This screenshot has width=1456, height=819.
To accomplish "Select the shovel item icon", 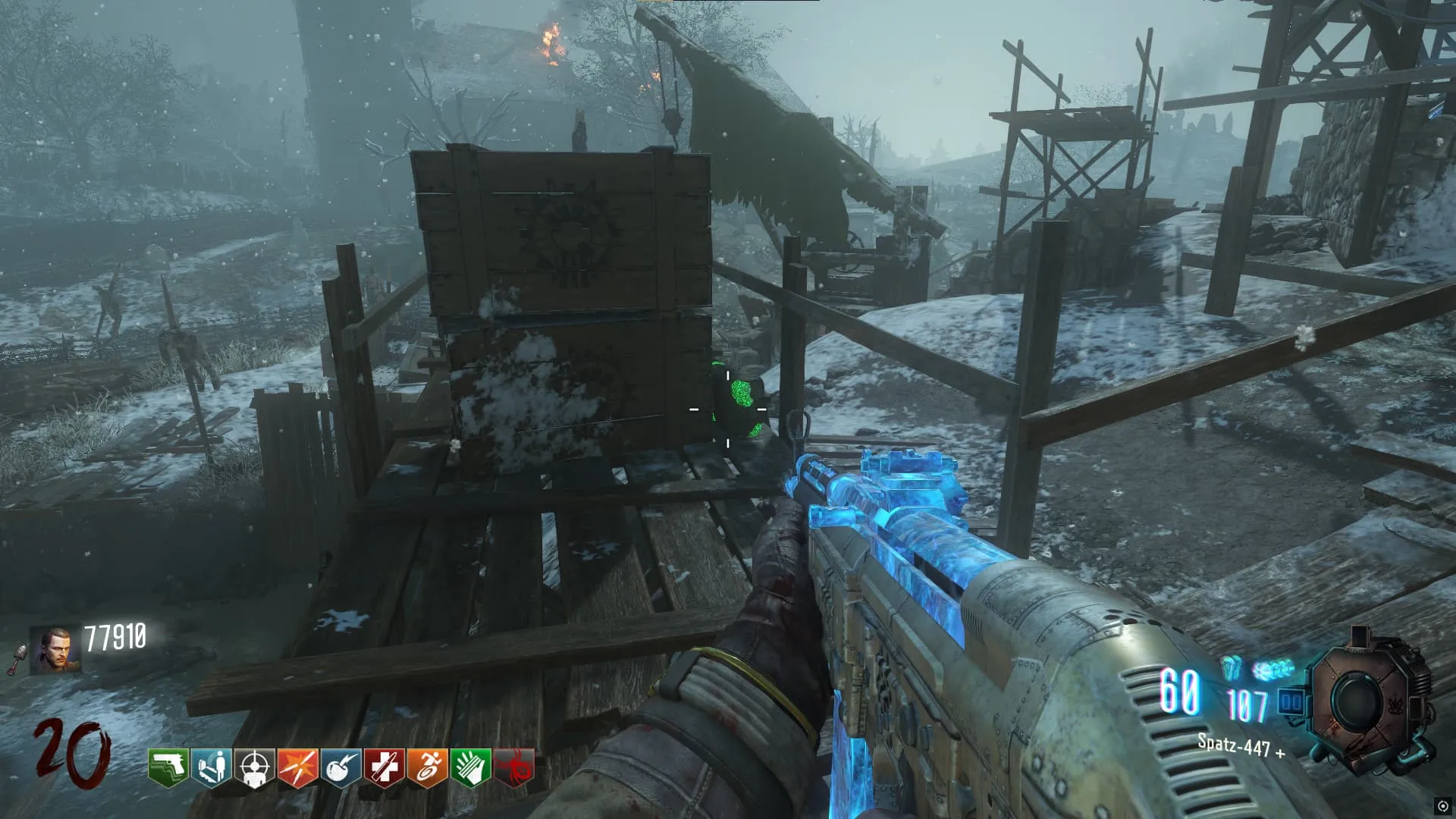I will (x=17, y=660).
